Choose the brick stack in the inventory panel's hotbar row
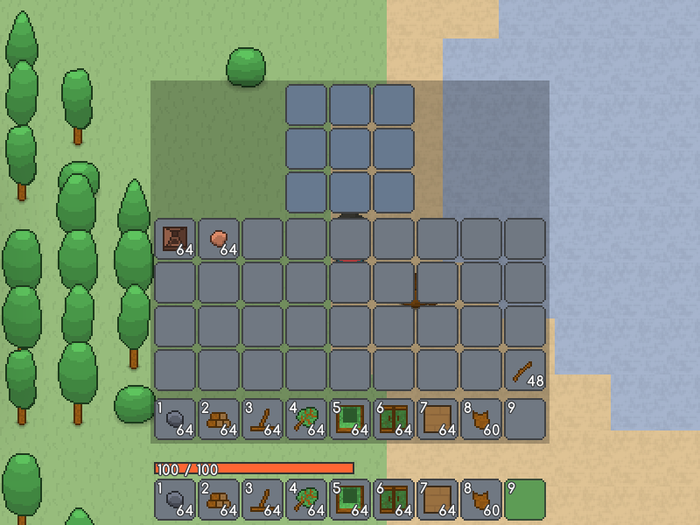 point(219,419)
